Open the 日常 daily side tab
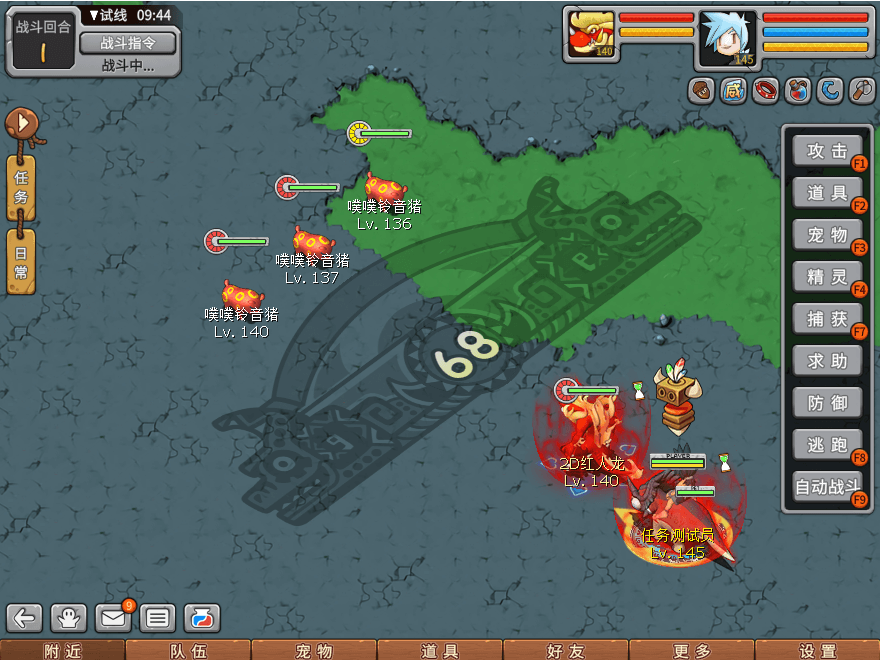The image size is (880, 660). (21, 262)
